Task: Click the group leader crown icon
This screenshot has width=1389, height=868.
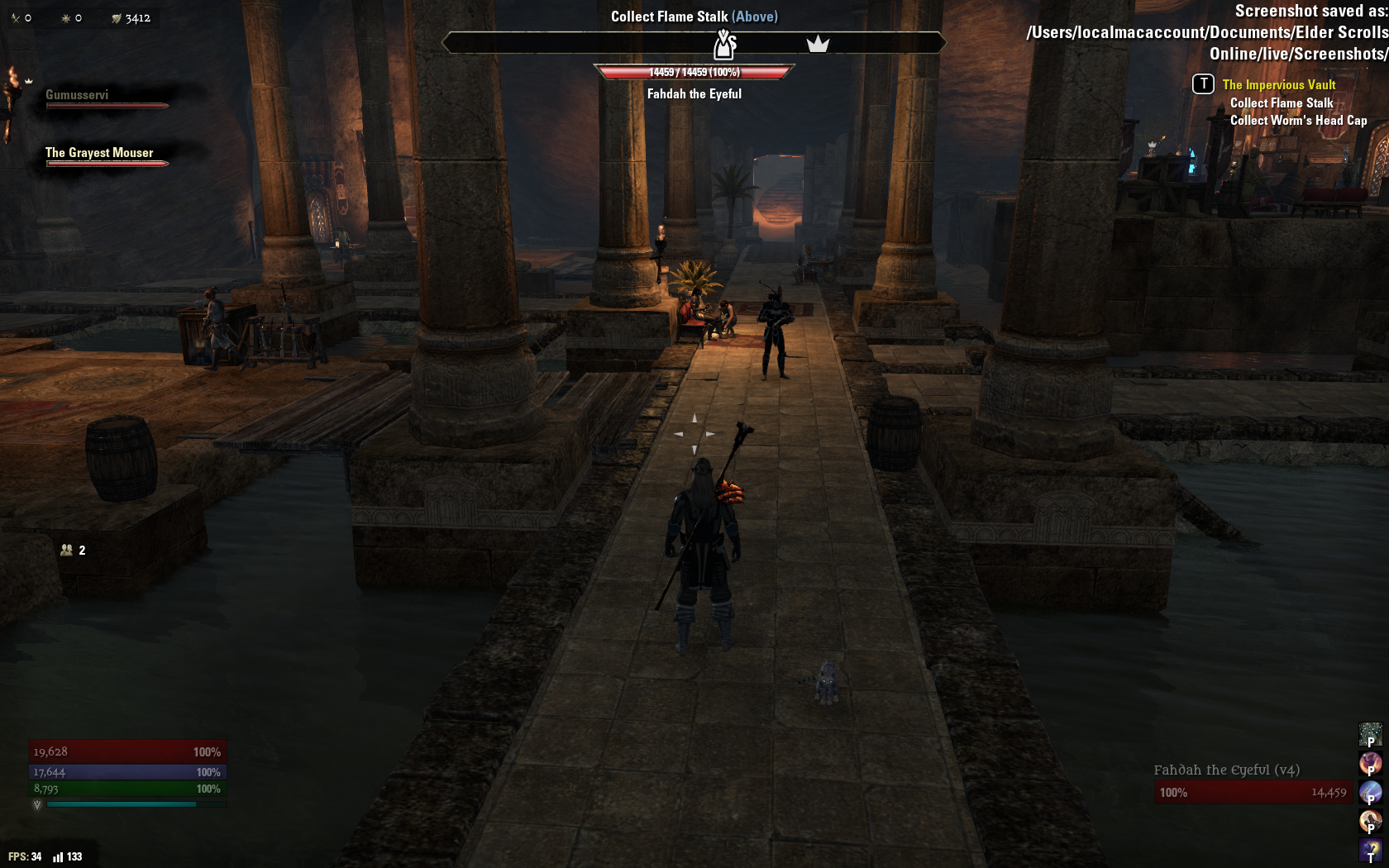Action: pos(29,80)
